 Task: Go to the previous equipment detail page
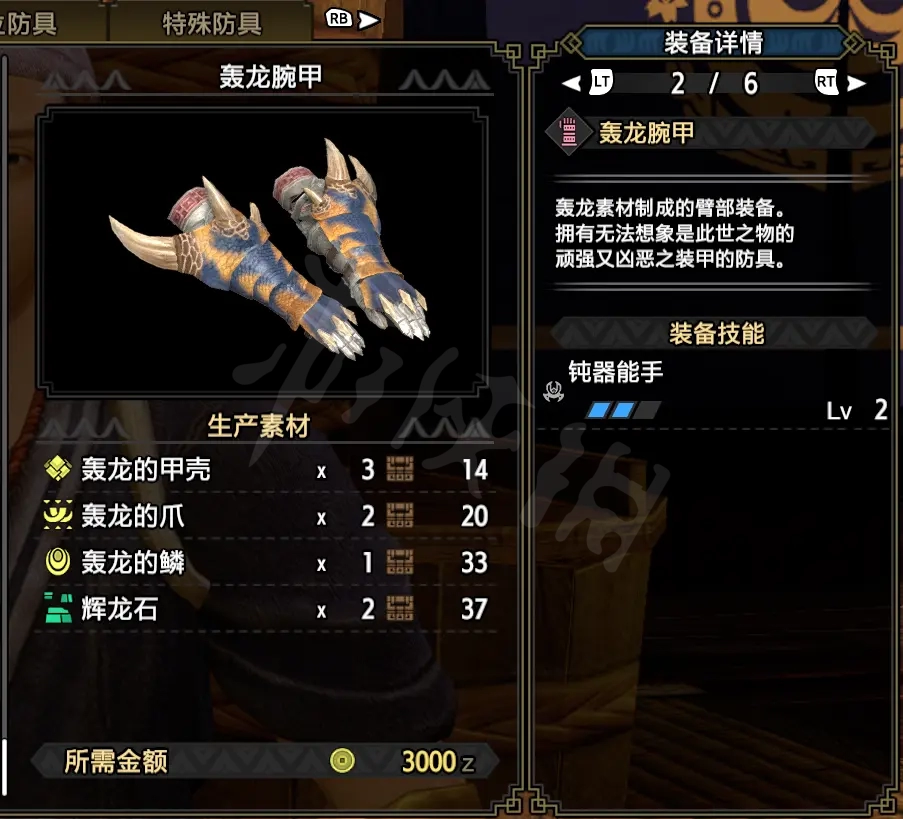[590, 84]
